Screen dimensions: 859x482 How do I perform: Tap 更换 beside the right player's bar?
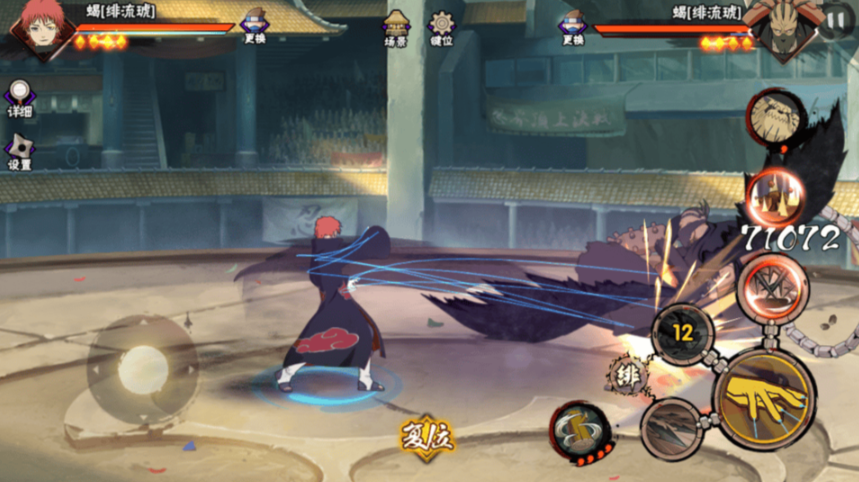click(x=573, y=27)
